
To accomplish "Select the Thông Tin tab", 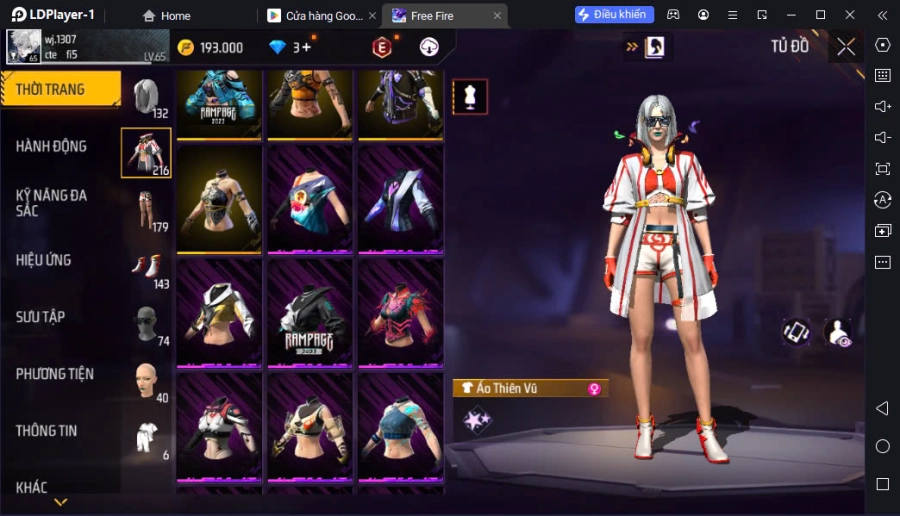I will (x=47, y=431).
